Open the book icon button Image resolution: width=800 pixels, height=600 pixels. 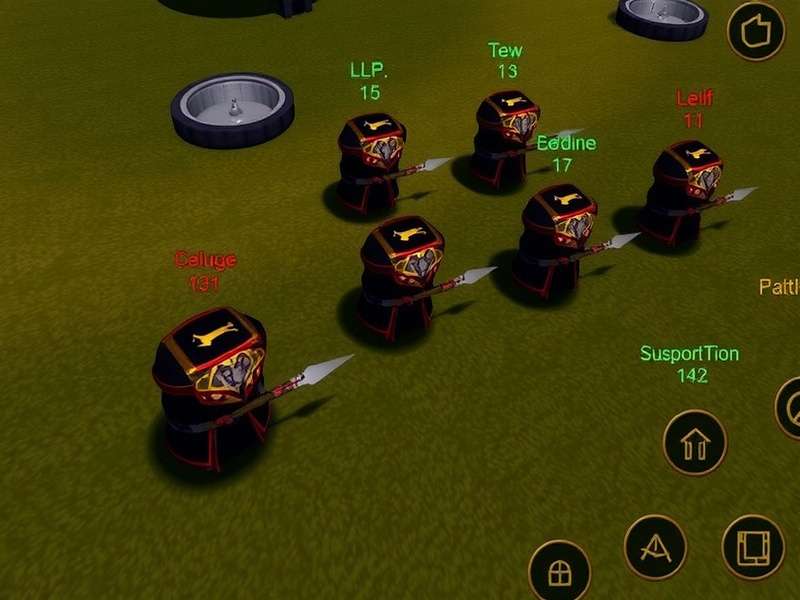pos(752,546)
